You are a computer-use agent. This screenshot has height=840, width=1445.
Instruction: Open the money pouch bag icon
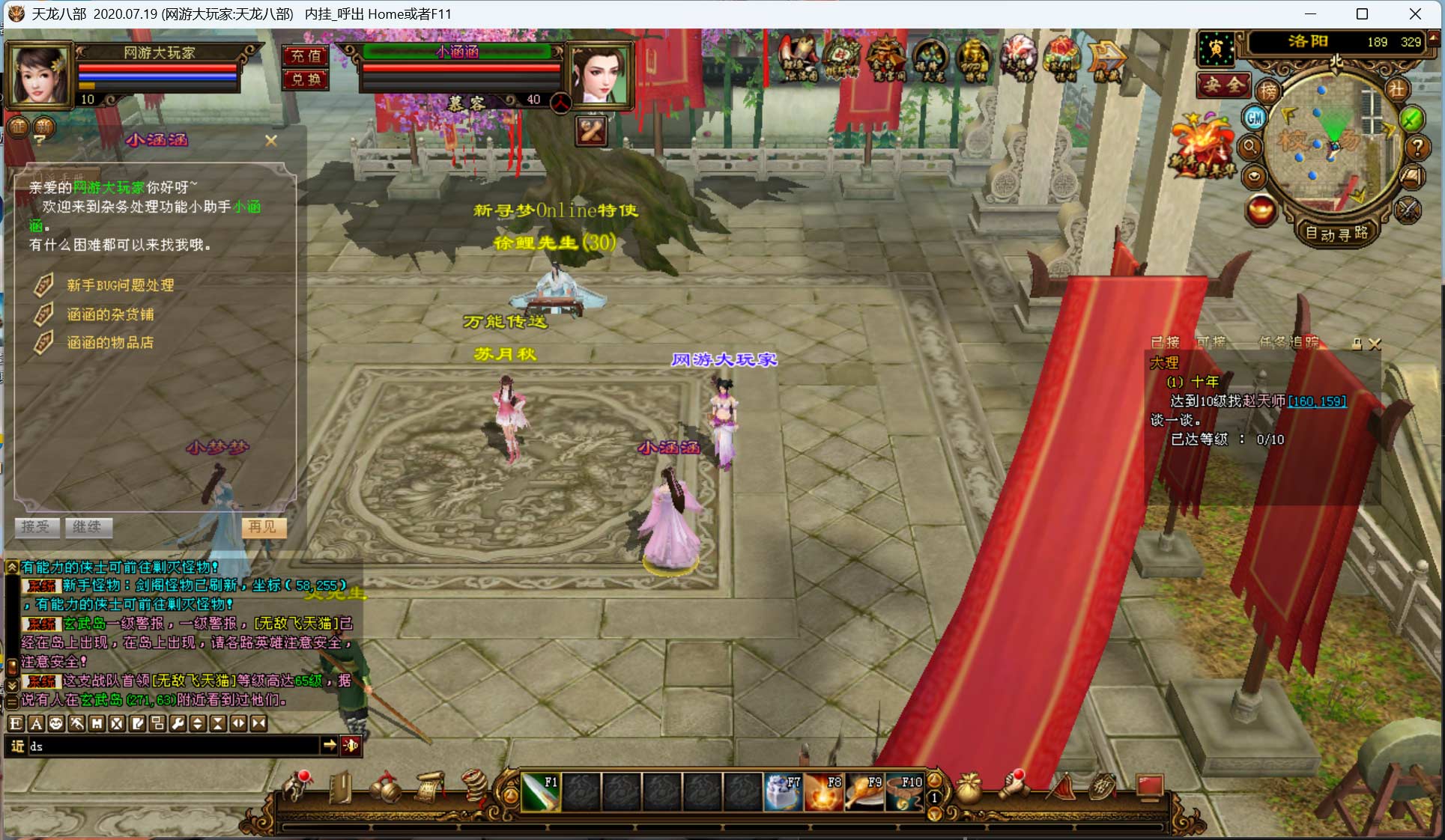[969, 789]
